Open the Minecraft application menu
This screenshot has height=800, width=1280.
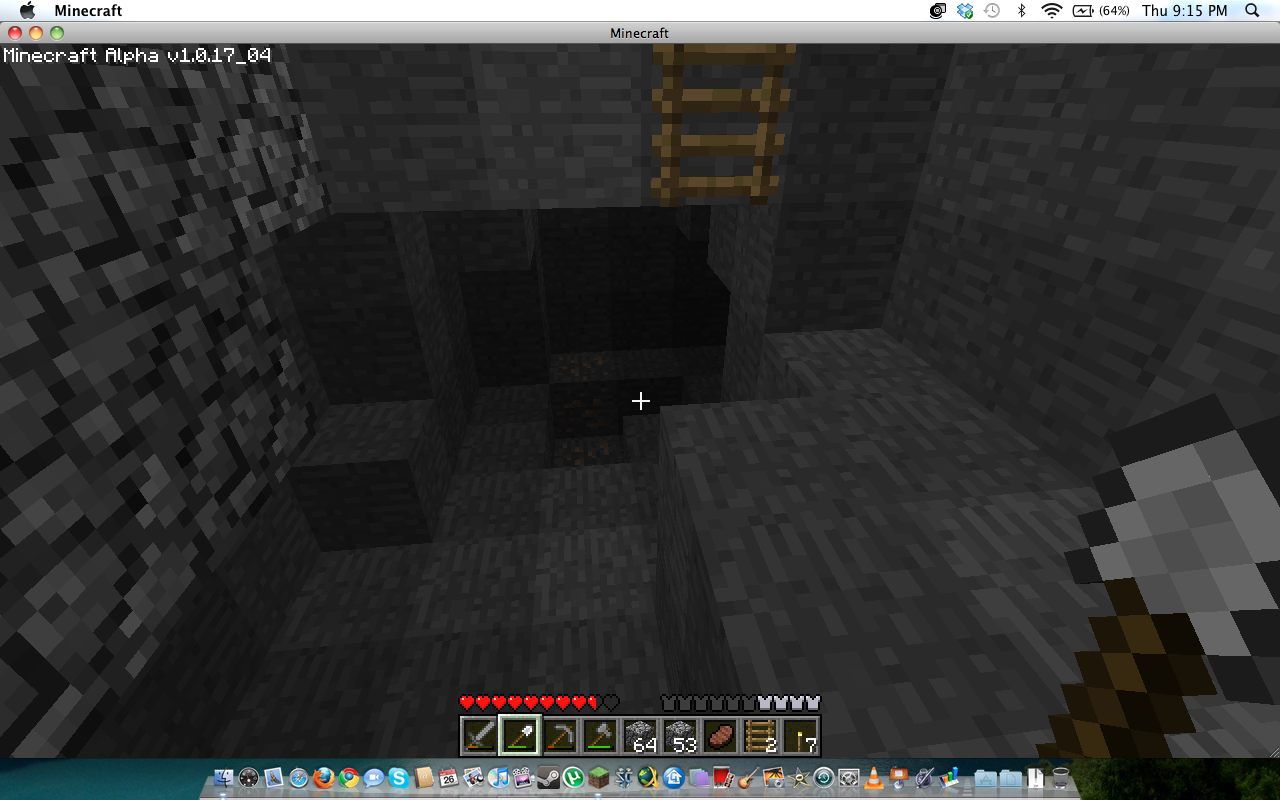coord(89,11)
